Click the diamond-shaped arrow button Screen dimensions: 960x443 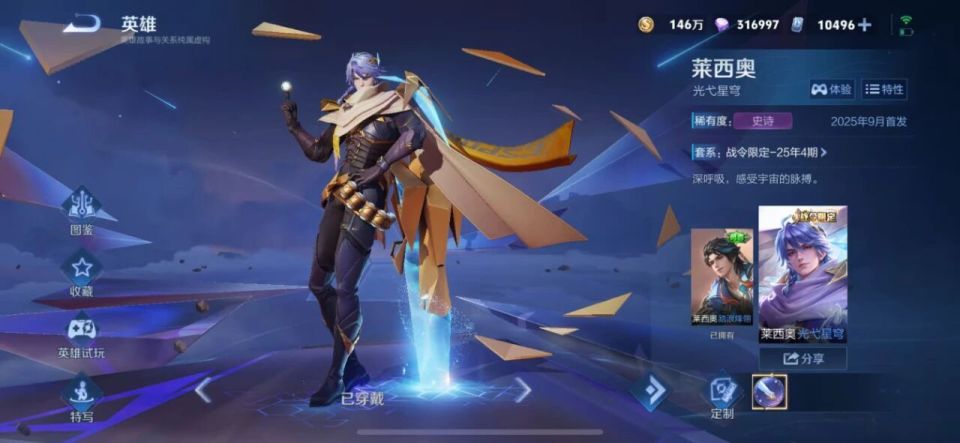point(648,391)
